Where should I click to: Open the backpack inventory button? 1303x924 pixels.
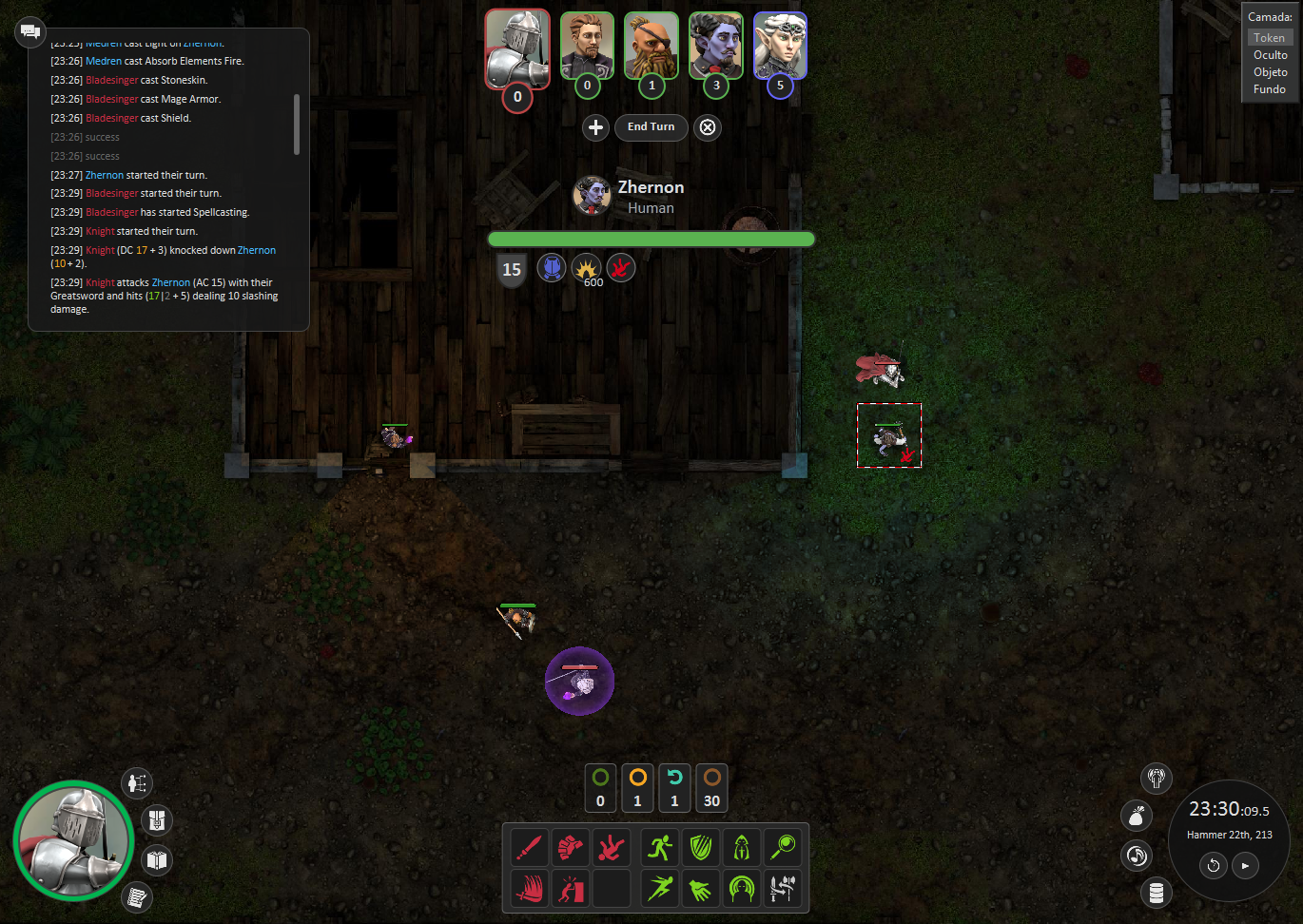pos(157,819)
